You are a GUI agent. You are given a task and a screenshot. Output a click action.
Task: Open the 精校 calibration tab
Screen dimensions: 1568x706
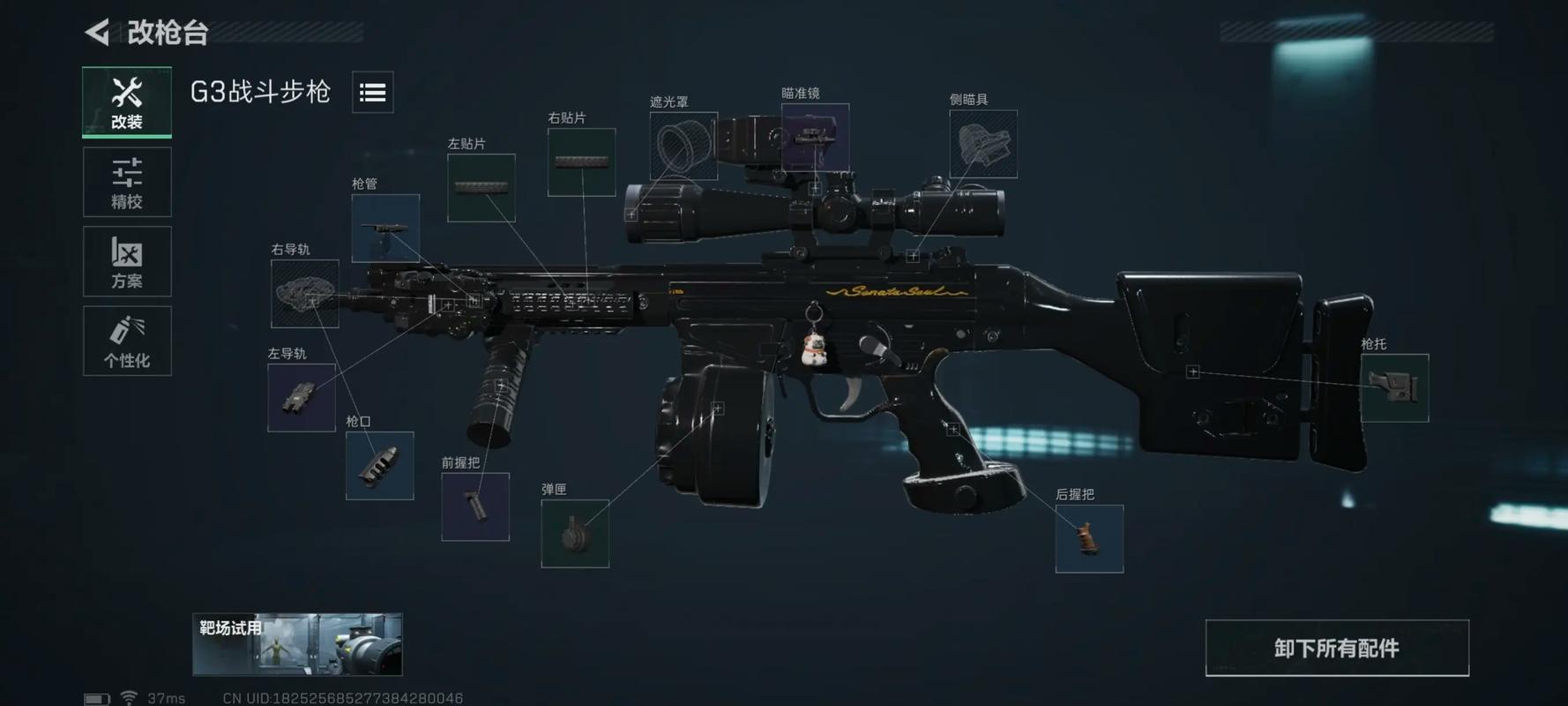127,182
